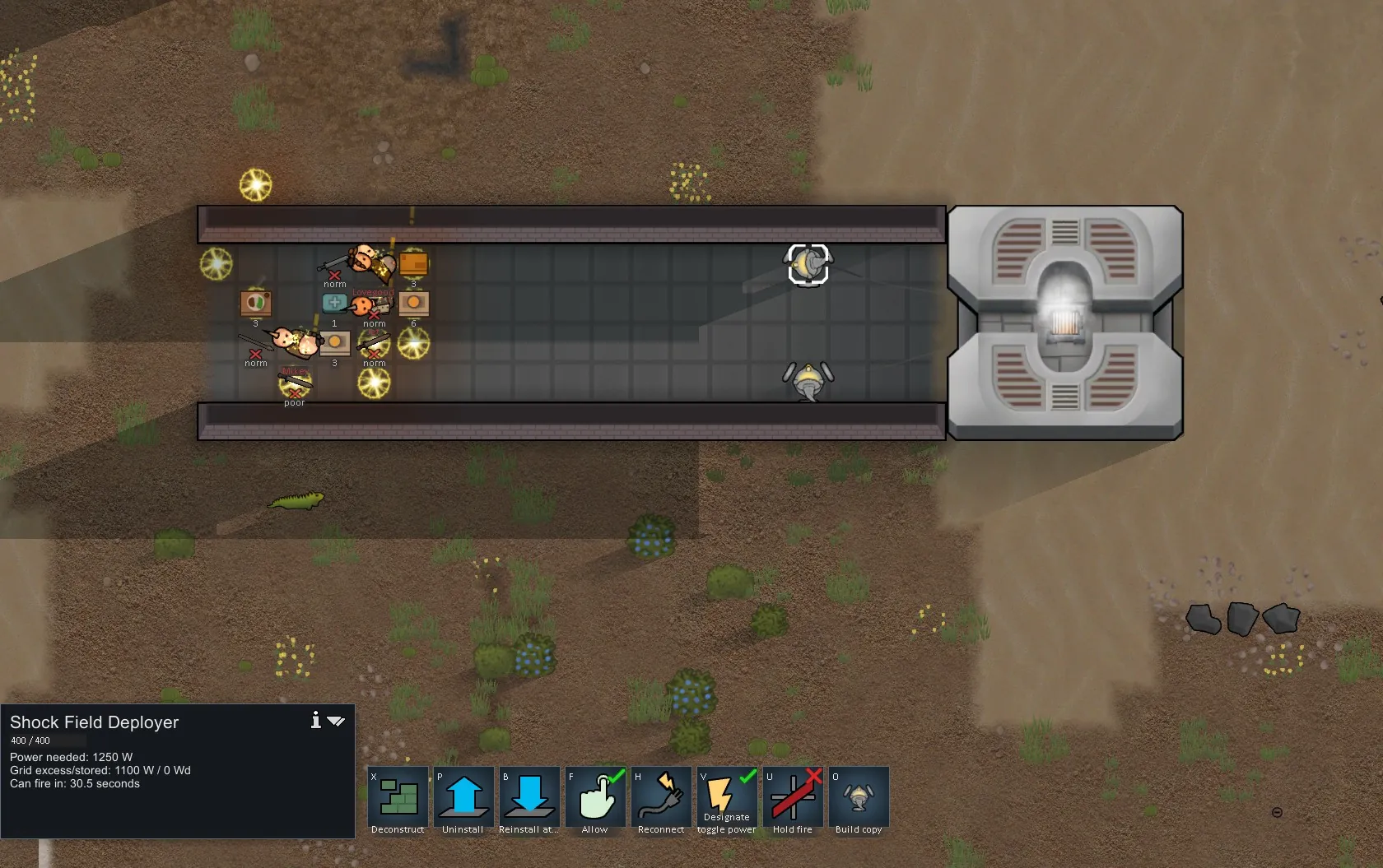Click the Deconstruct command button
The height and width of the screenshot is (868, 1383).
tap(398, 796)
